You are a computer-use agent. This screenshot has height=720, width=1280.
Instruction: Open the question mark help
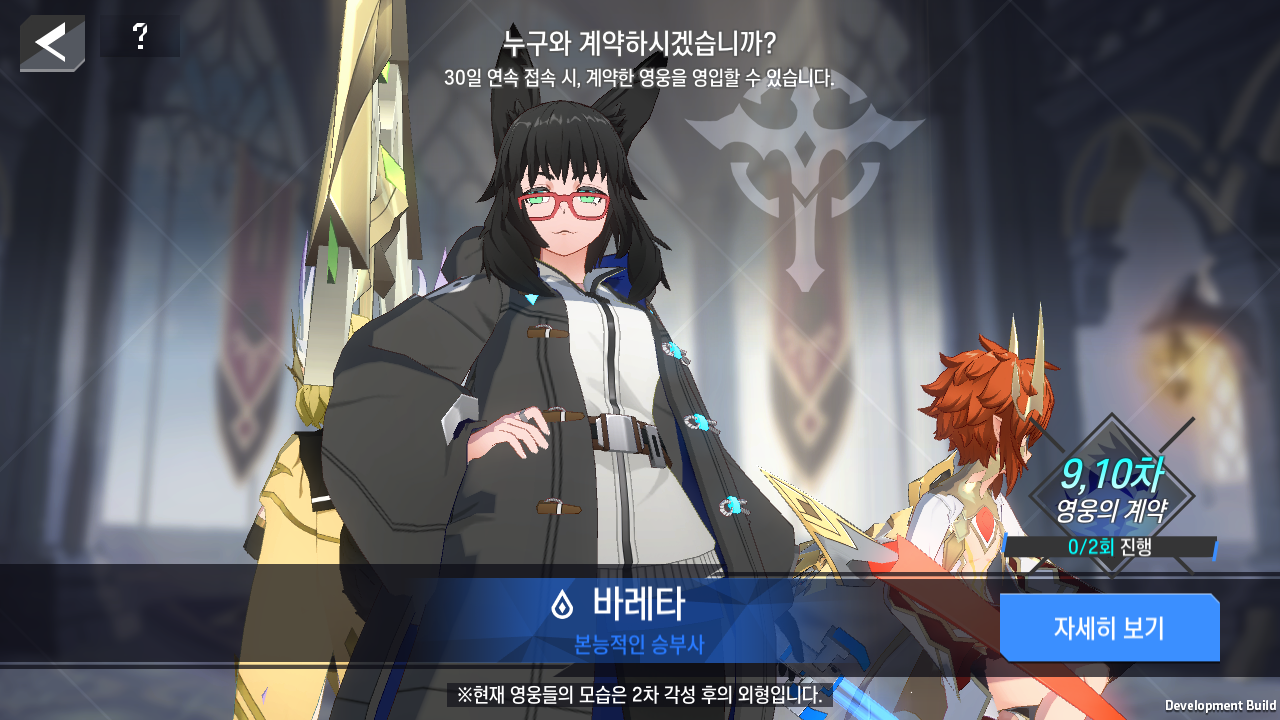coord(140,37)
